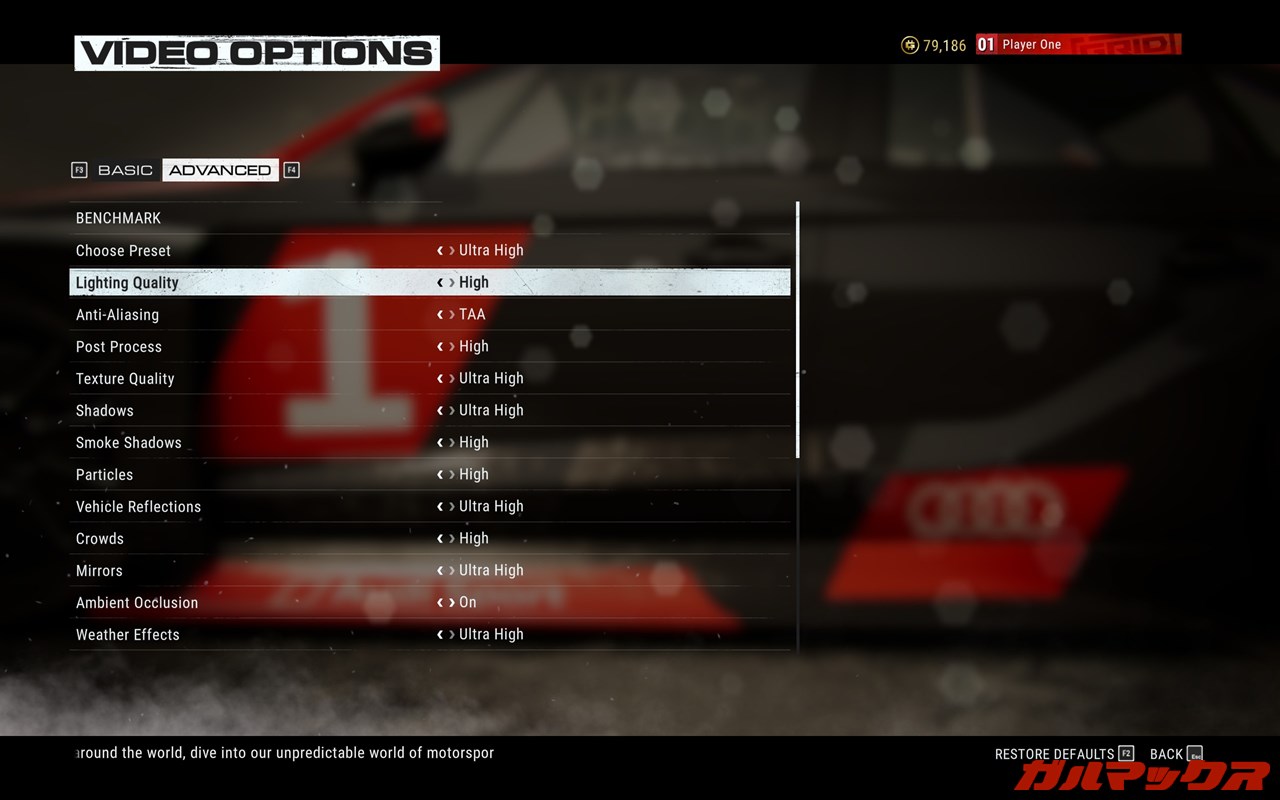Run the BENCHMARK option

(x=118, y=218)
